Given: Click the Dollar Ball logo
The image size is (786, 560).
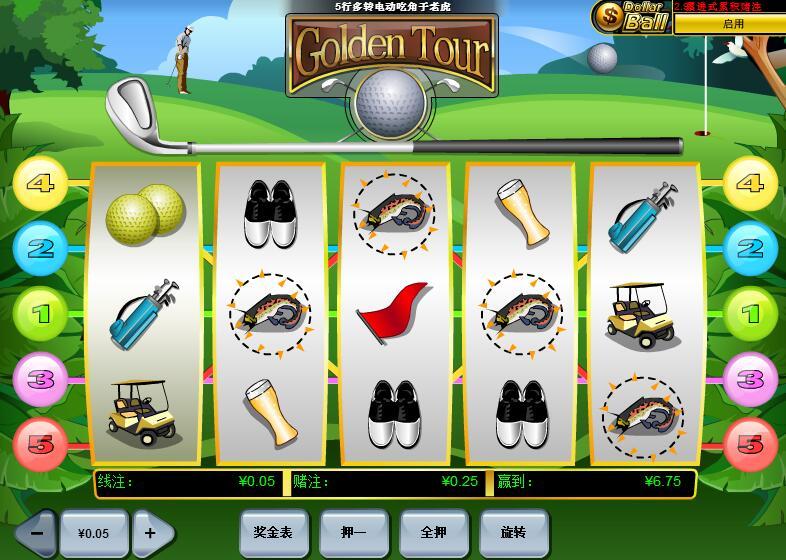Looking at the screenshot, I should point(632,17).
